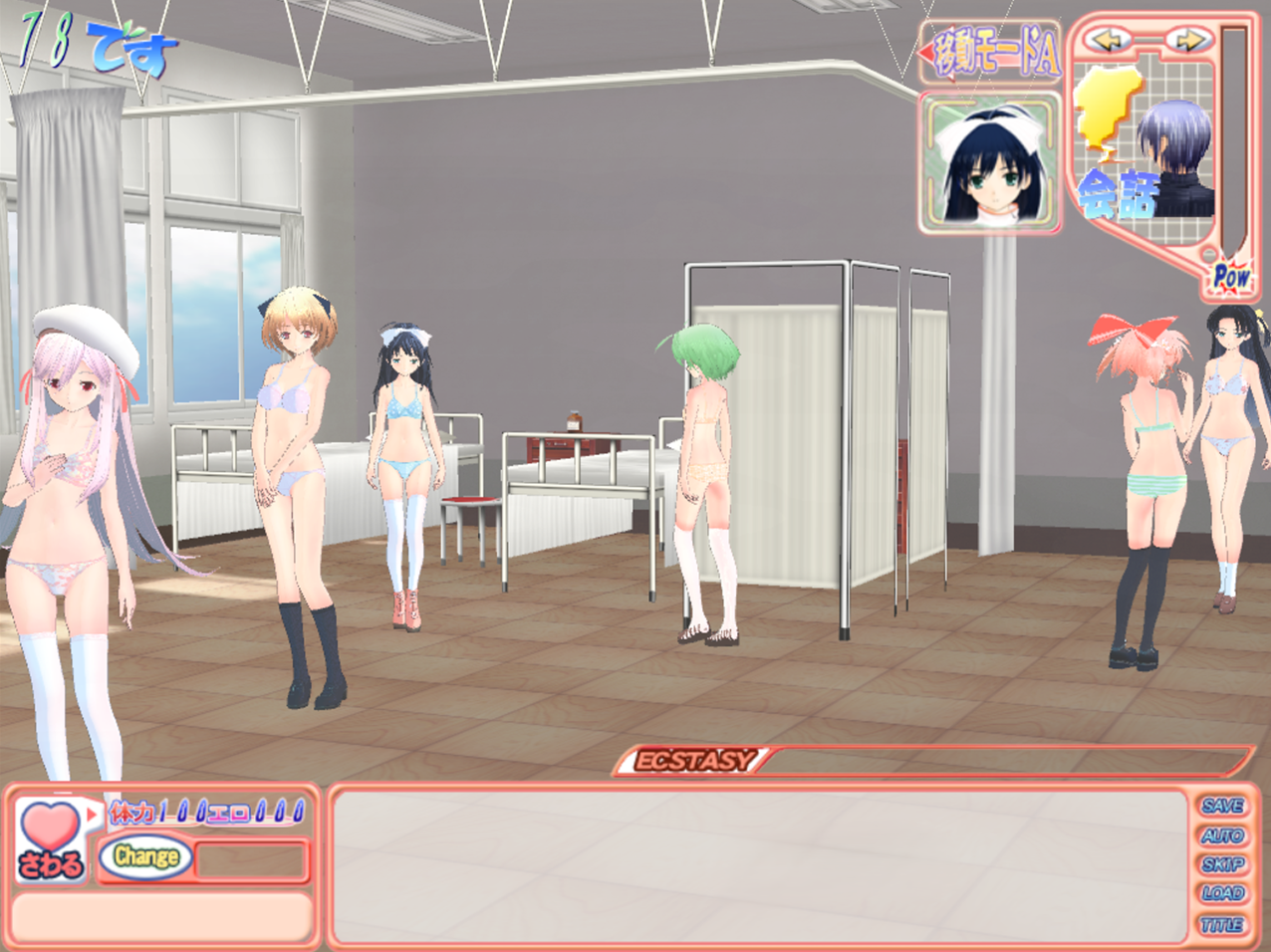The height and width of the screenshot is (952, 1271).
Task: Click the right arrow in top-right panel
Action: point(1190,41)
